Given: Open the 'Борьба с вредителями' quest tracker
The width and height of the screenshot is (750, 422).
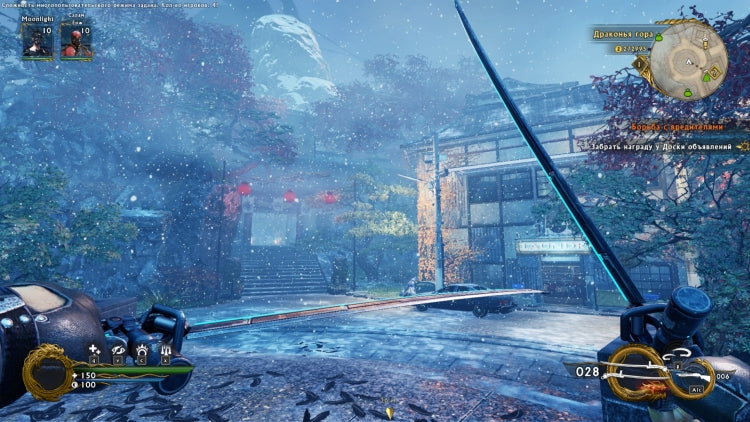Looking at the screenshot, I should pyautogui.click(x=676, y=127).
